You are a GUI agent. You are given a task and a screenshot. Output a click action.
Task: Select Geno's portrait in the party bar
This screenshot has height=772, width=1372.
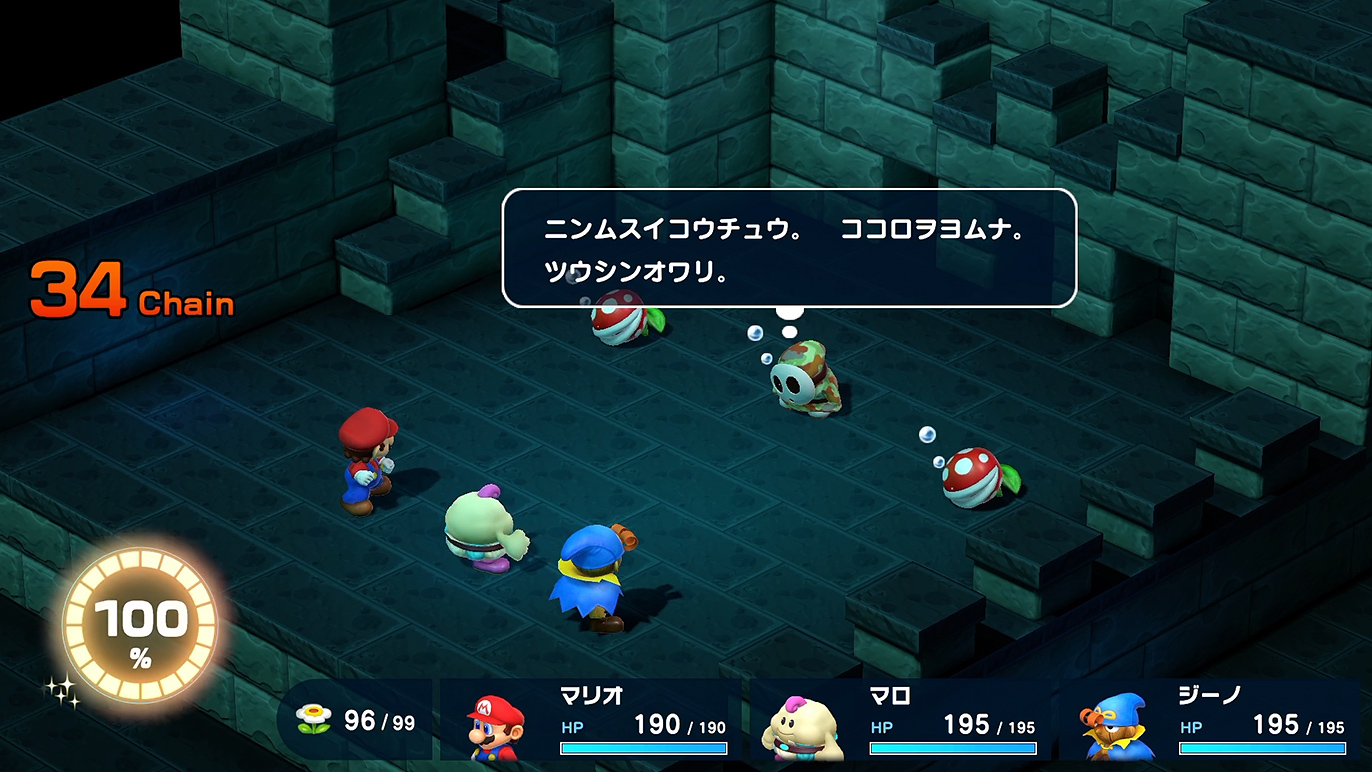(1115, 729)
